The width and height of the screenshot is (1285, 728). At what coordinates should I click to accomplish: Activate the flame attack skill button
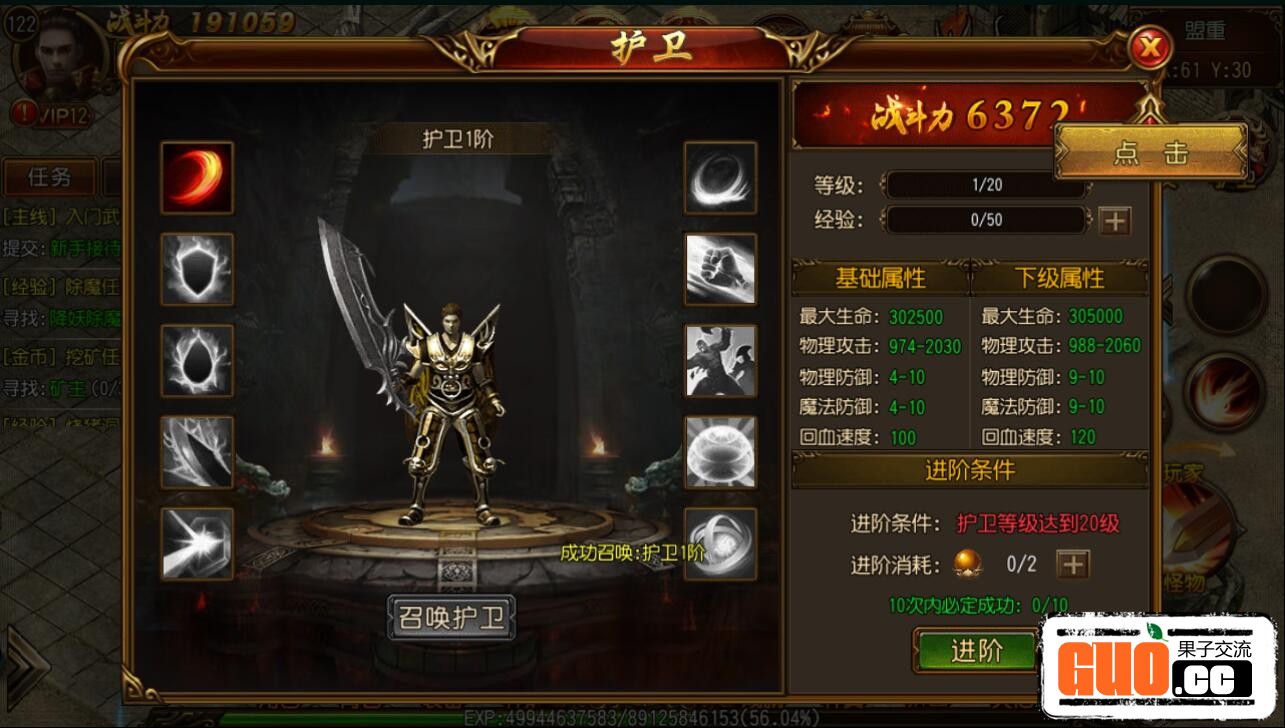(x=1225, y=390)
